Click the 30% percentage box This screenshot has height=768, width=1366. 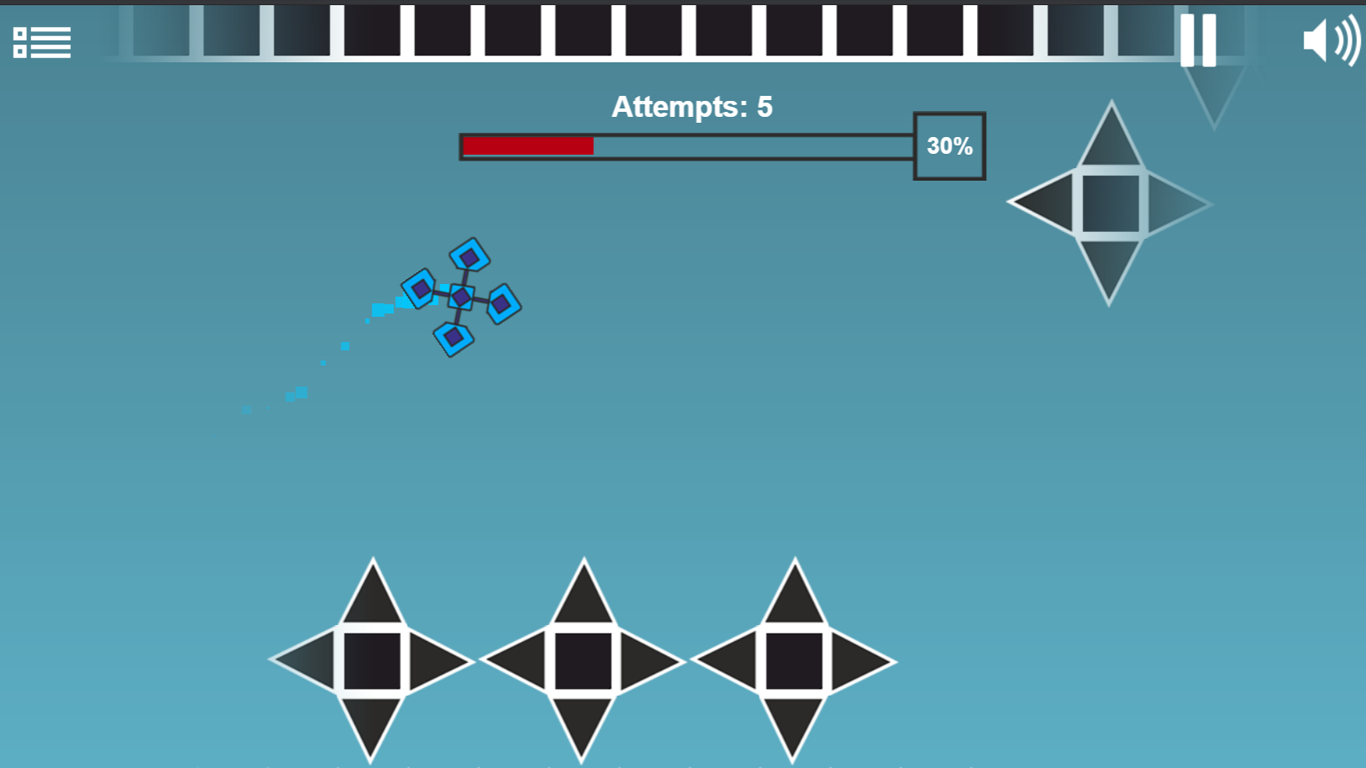tap(948, 146)
